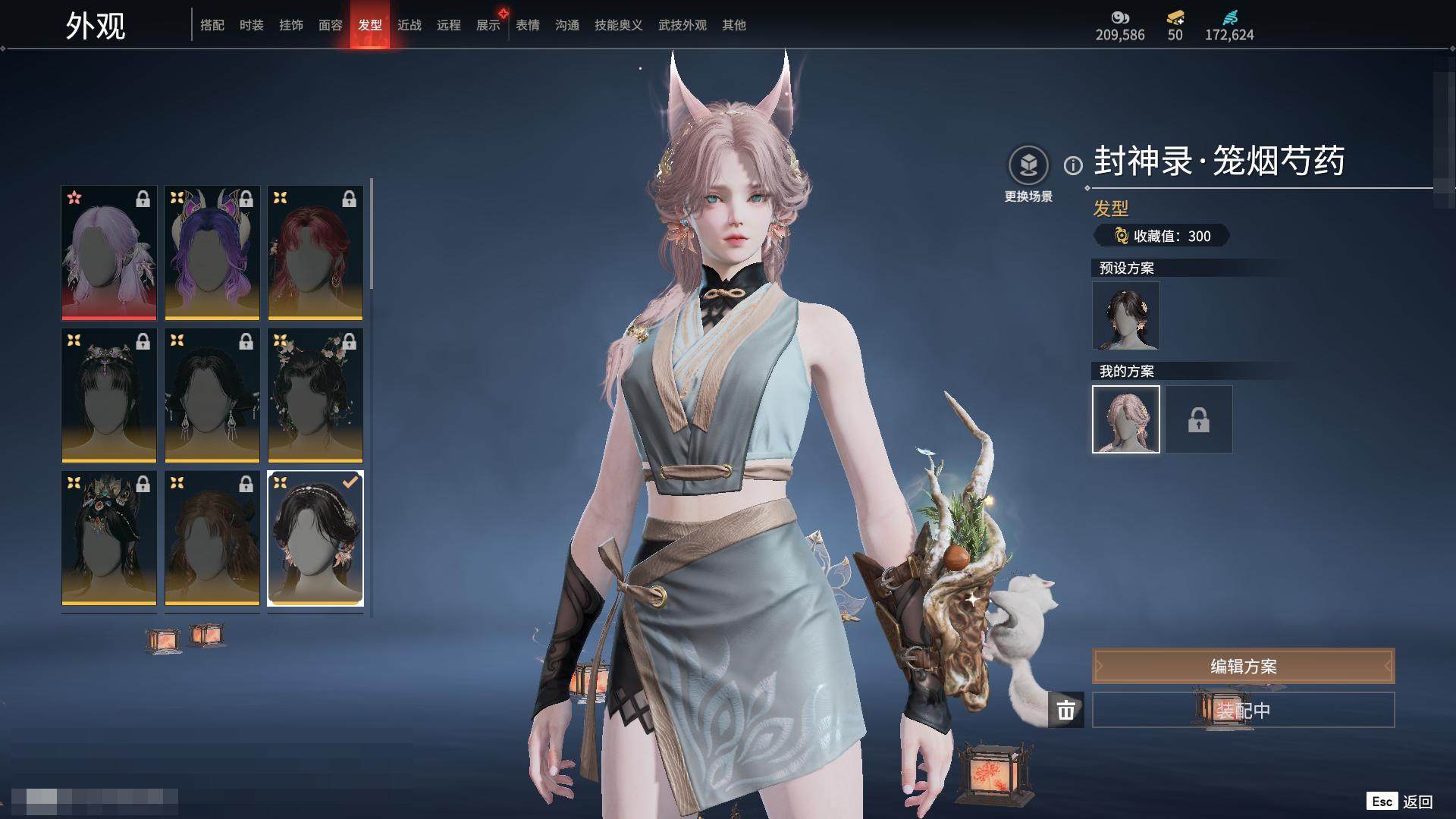Switch to the 近战 tab
1456x819 pixels.
click(x=409, y=25)
